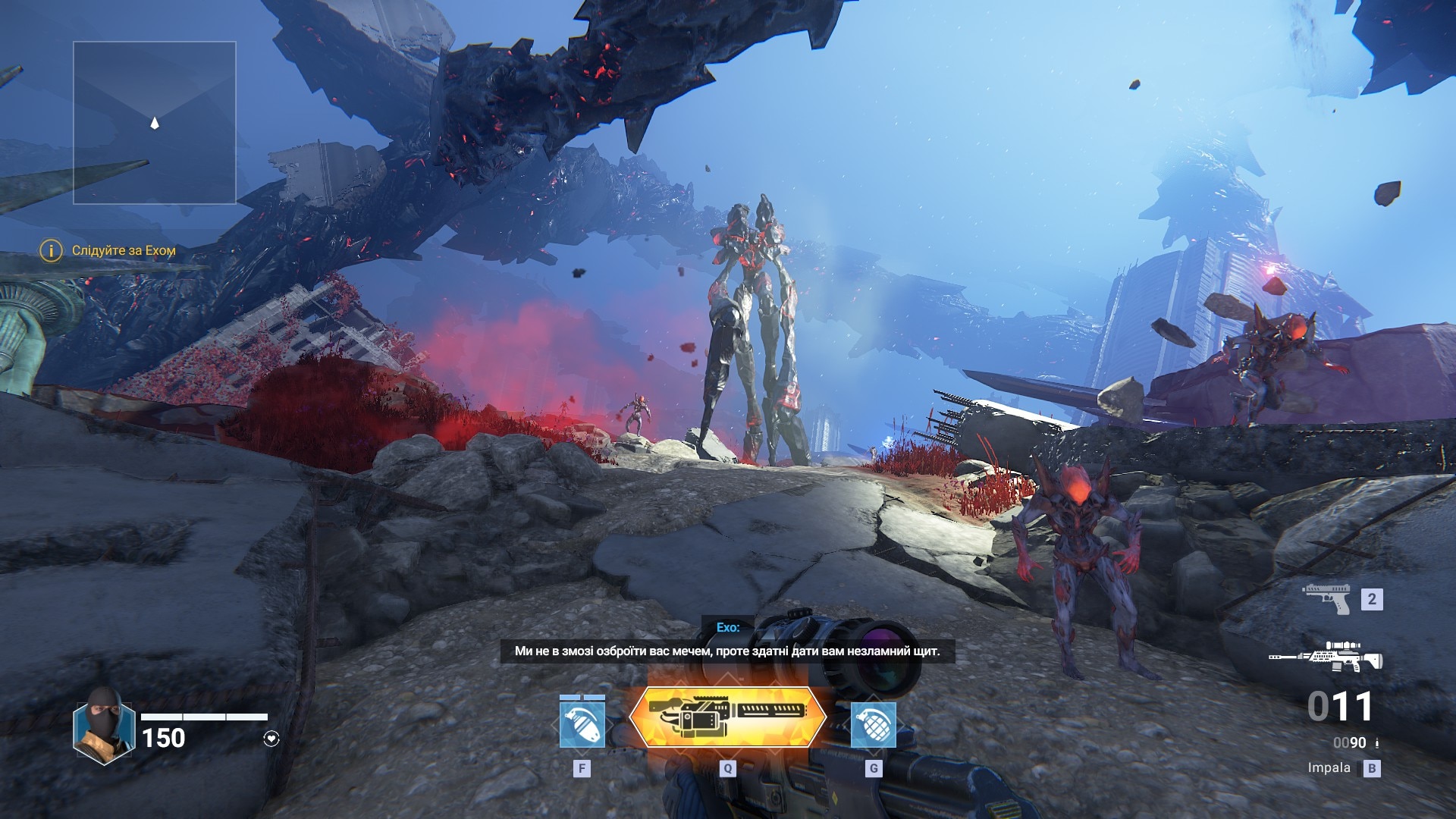1456x819 pixels.
Task: Choose the blue frag grenade icon
Action: coord(873,724)
